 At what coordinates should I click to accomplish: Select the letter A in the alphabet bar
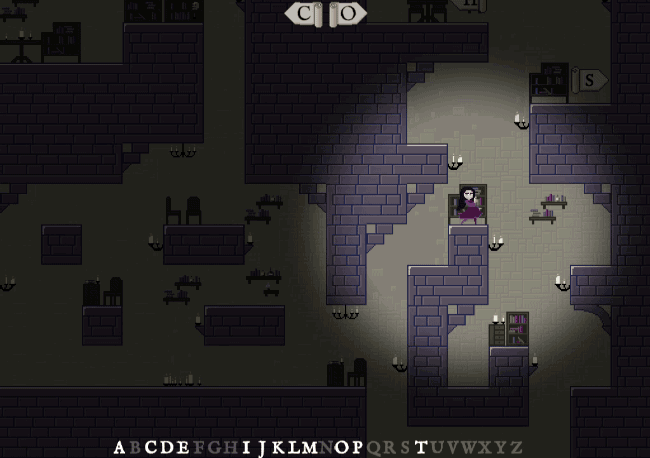[x=120, y=447]
